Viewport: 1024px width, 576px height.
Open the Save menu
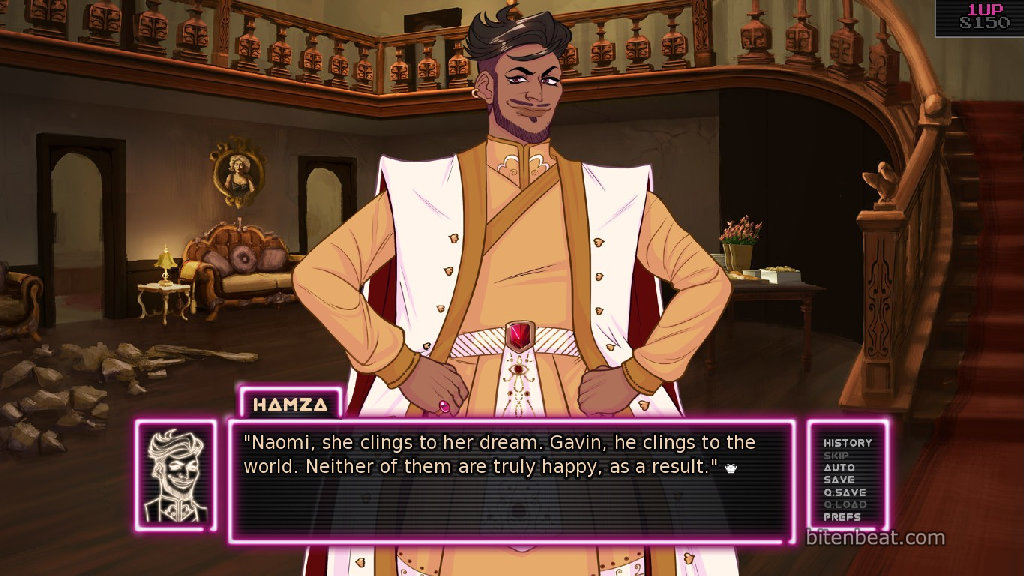[838, 480]
